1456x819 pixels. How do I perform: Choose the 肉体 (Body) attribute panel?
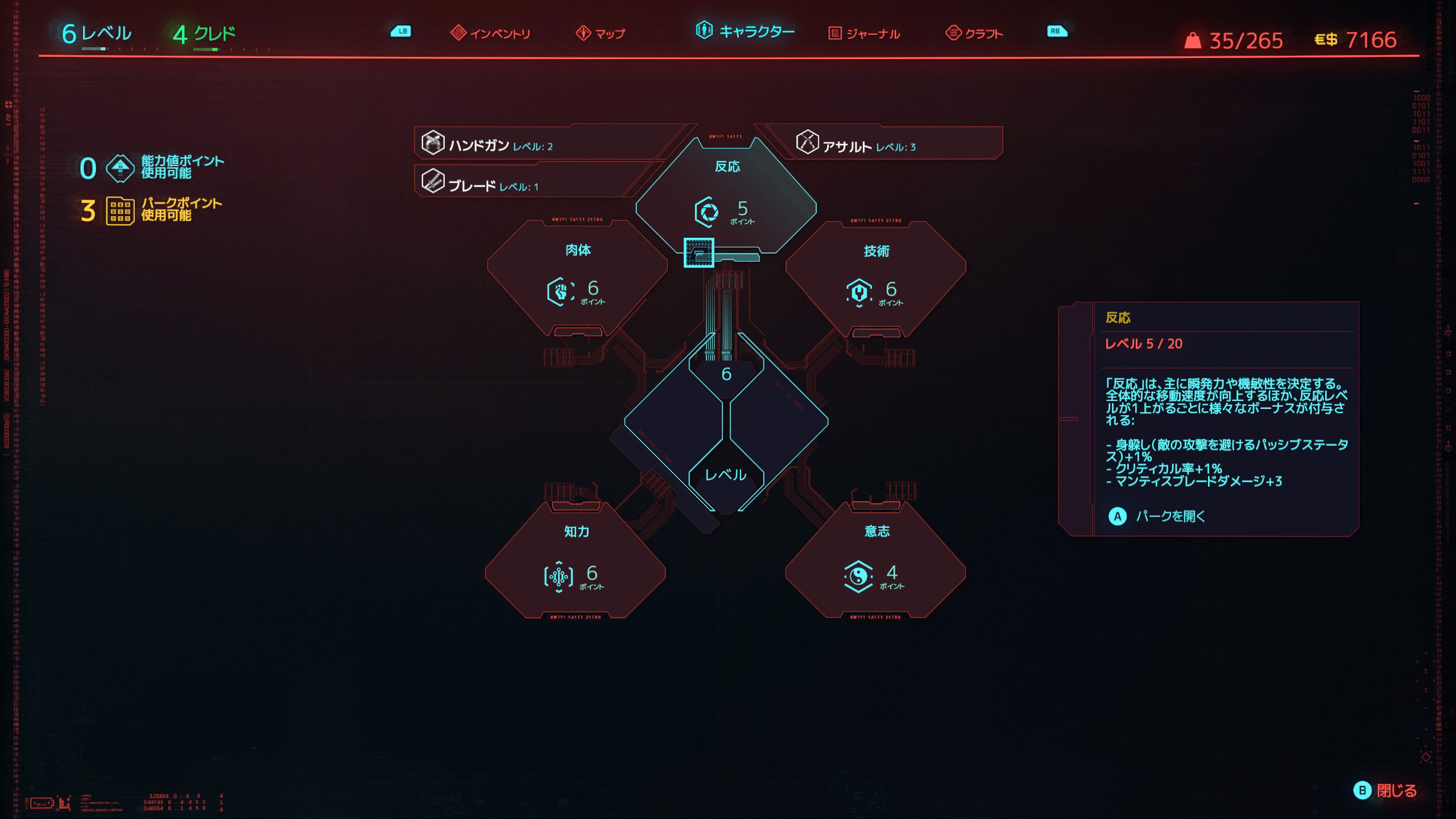577,278
